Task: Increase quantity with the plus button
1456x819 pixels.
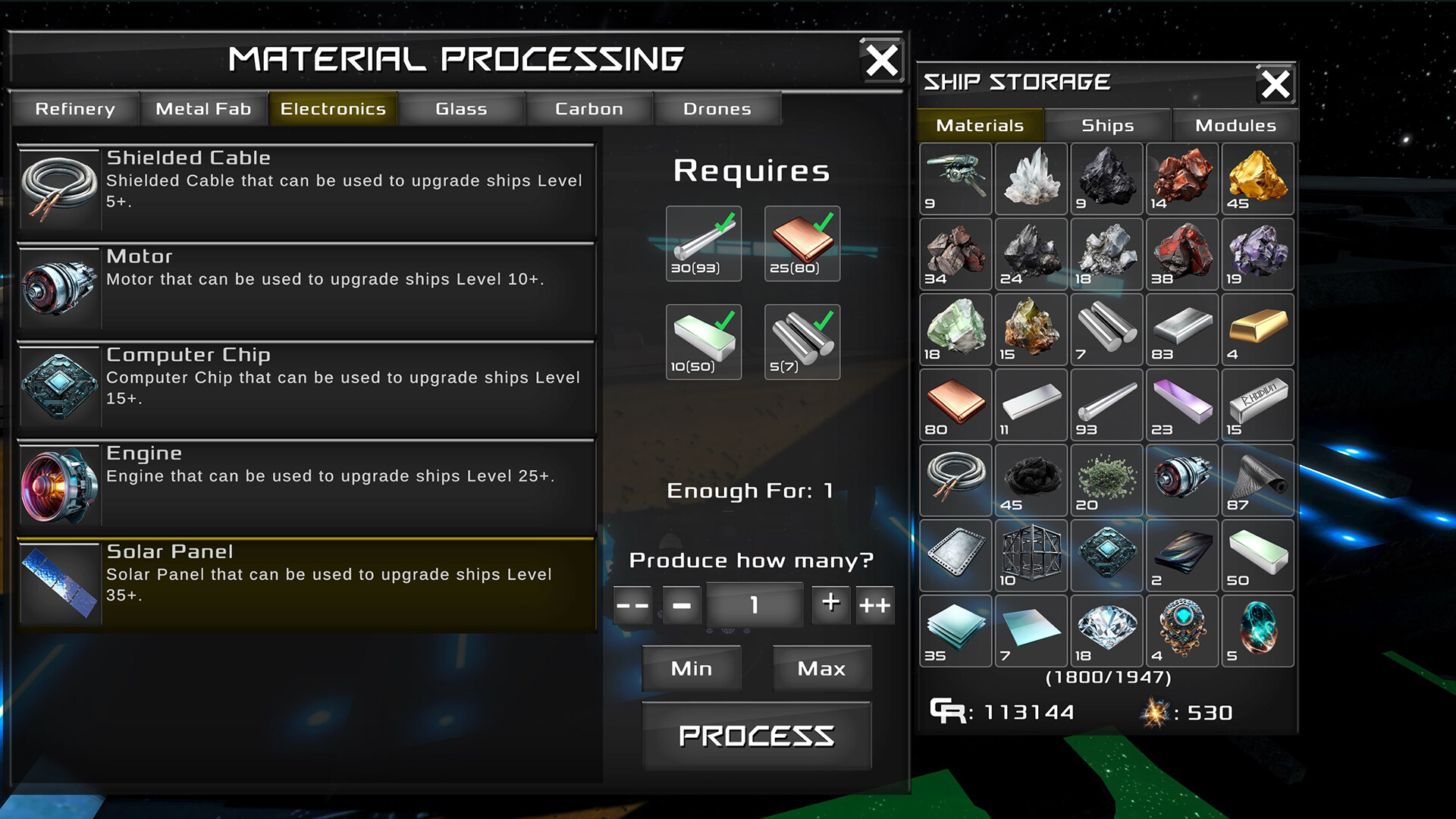Action: pyautogui.click(x=830, y=604)
